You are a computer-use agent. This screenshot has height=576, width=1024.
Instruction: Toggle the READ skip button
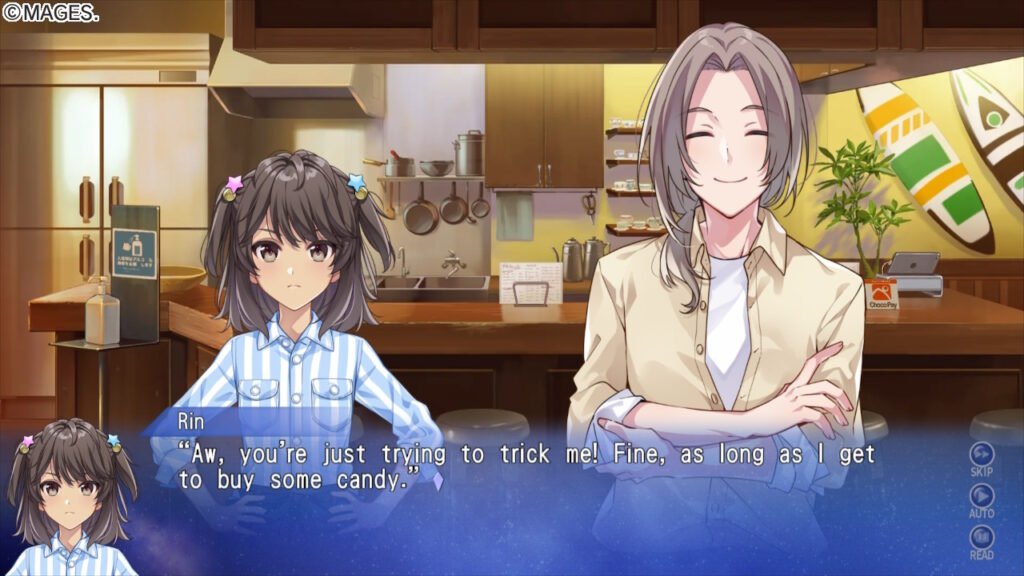coord(981,539)
